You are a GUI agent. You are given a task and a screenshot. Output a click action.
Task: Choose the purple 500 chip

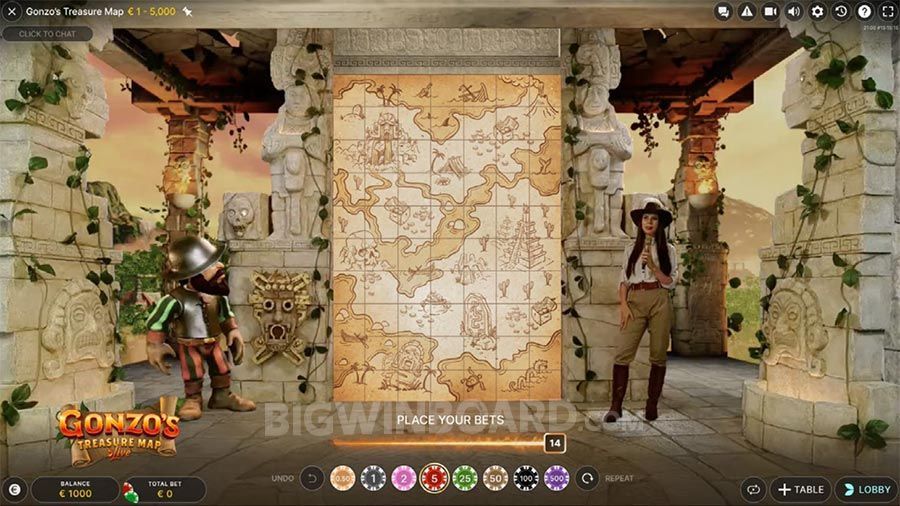556,478
